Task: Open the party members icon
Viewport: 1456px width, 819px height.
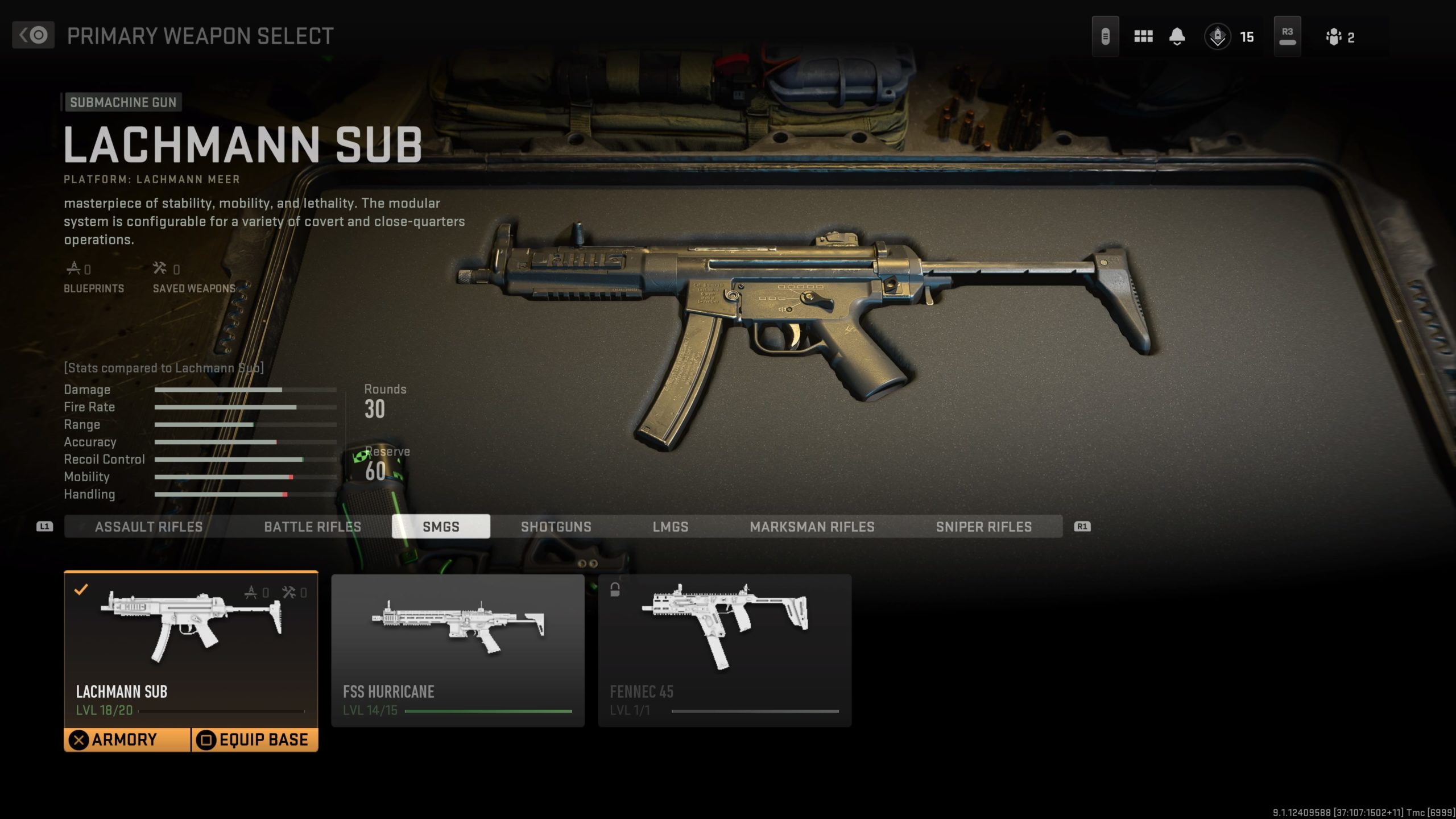Action: [1334, 37]
